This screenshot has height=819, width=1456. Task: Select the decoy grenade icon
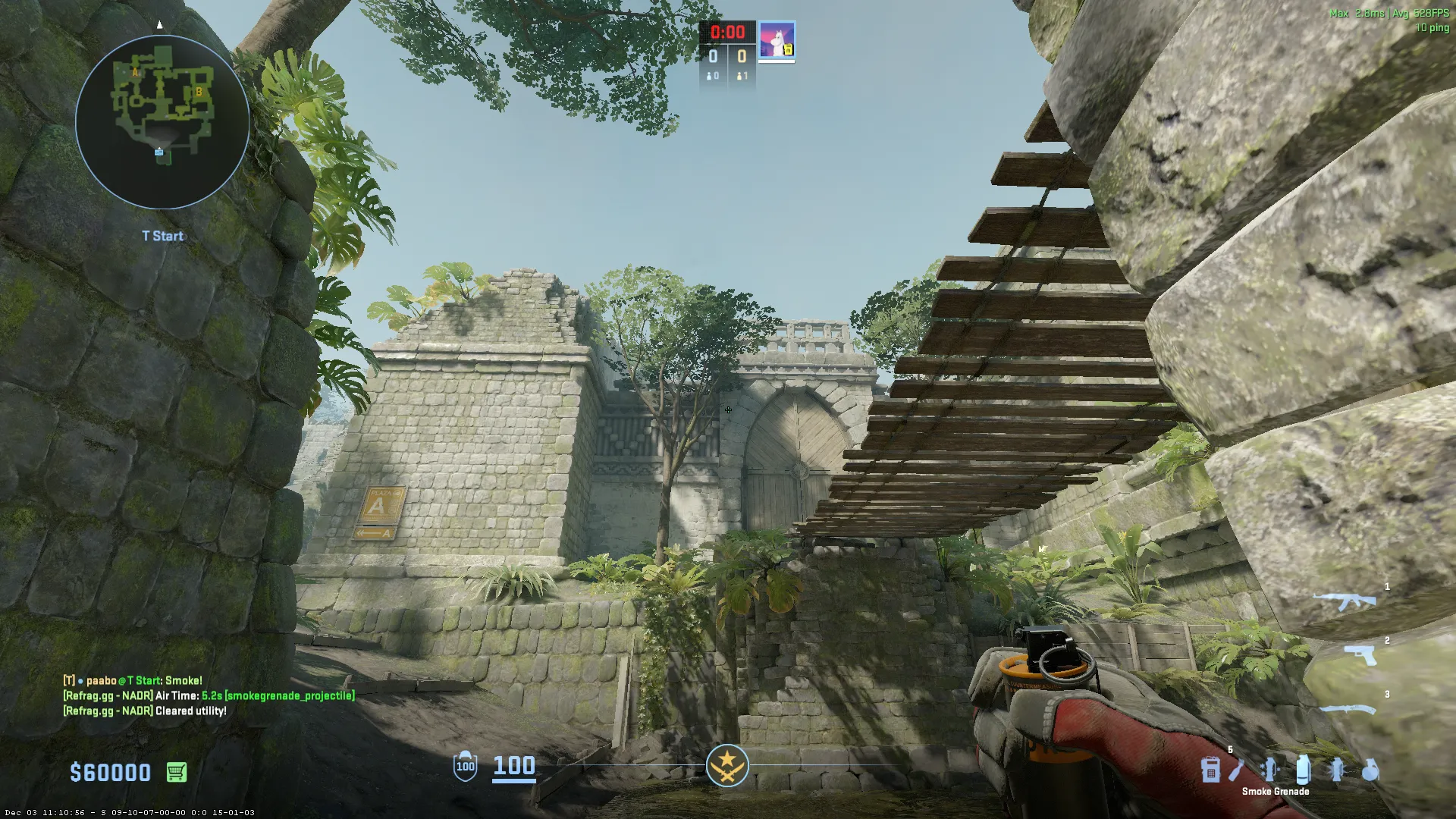point(1269,770)
